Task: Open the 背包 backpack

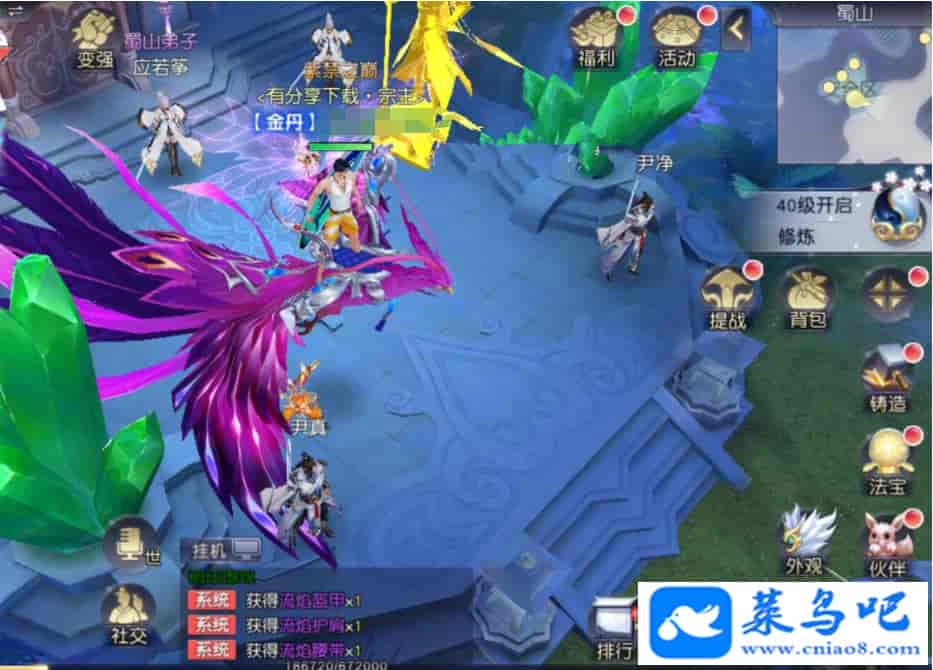Action: pyautogui.click(x=807, y=297)
